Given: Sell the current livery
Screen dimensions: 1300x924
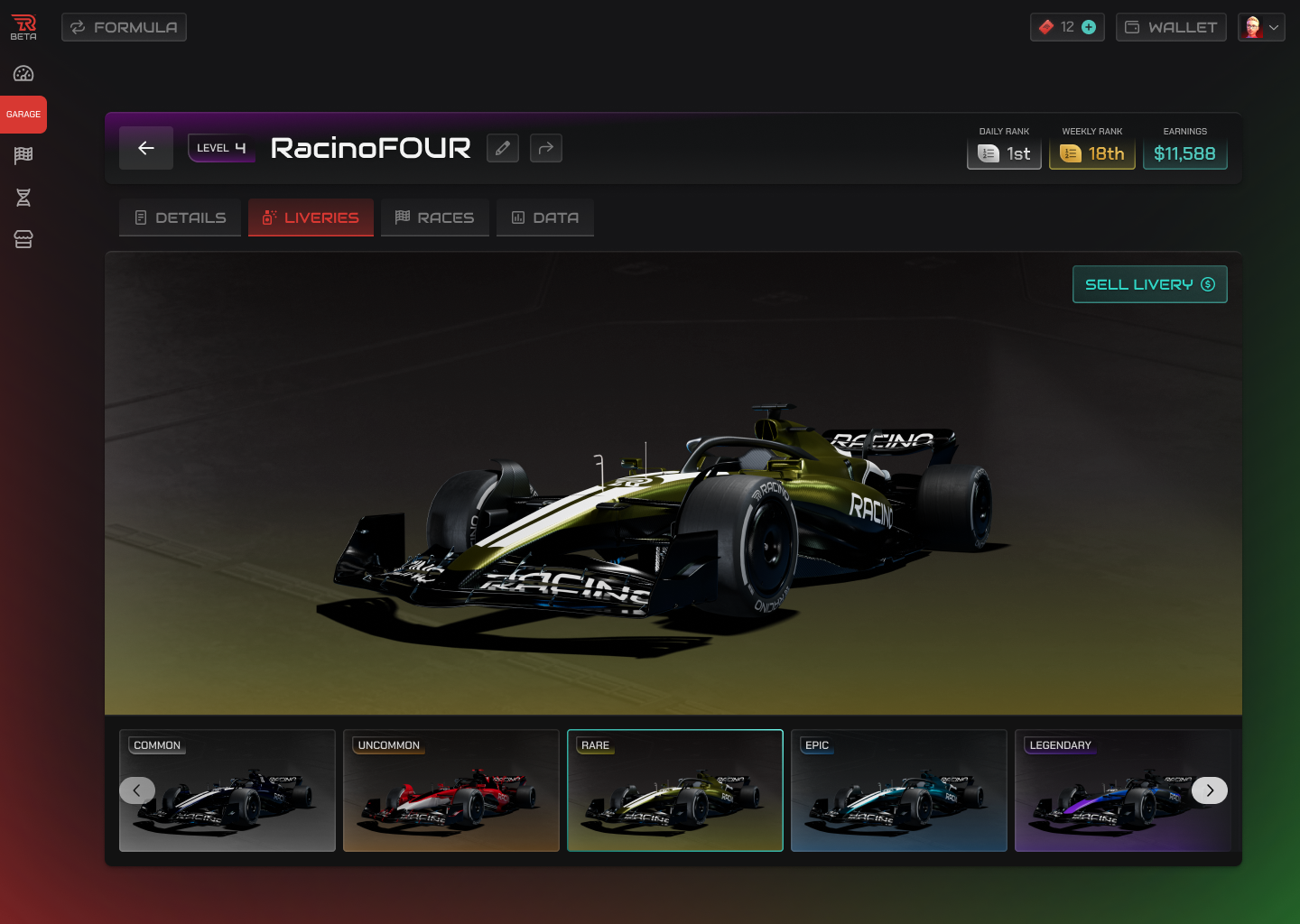Looking at the screenshot, I should (x=1149, y=284).
